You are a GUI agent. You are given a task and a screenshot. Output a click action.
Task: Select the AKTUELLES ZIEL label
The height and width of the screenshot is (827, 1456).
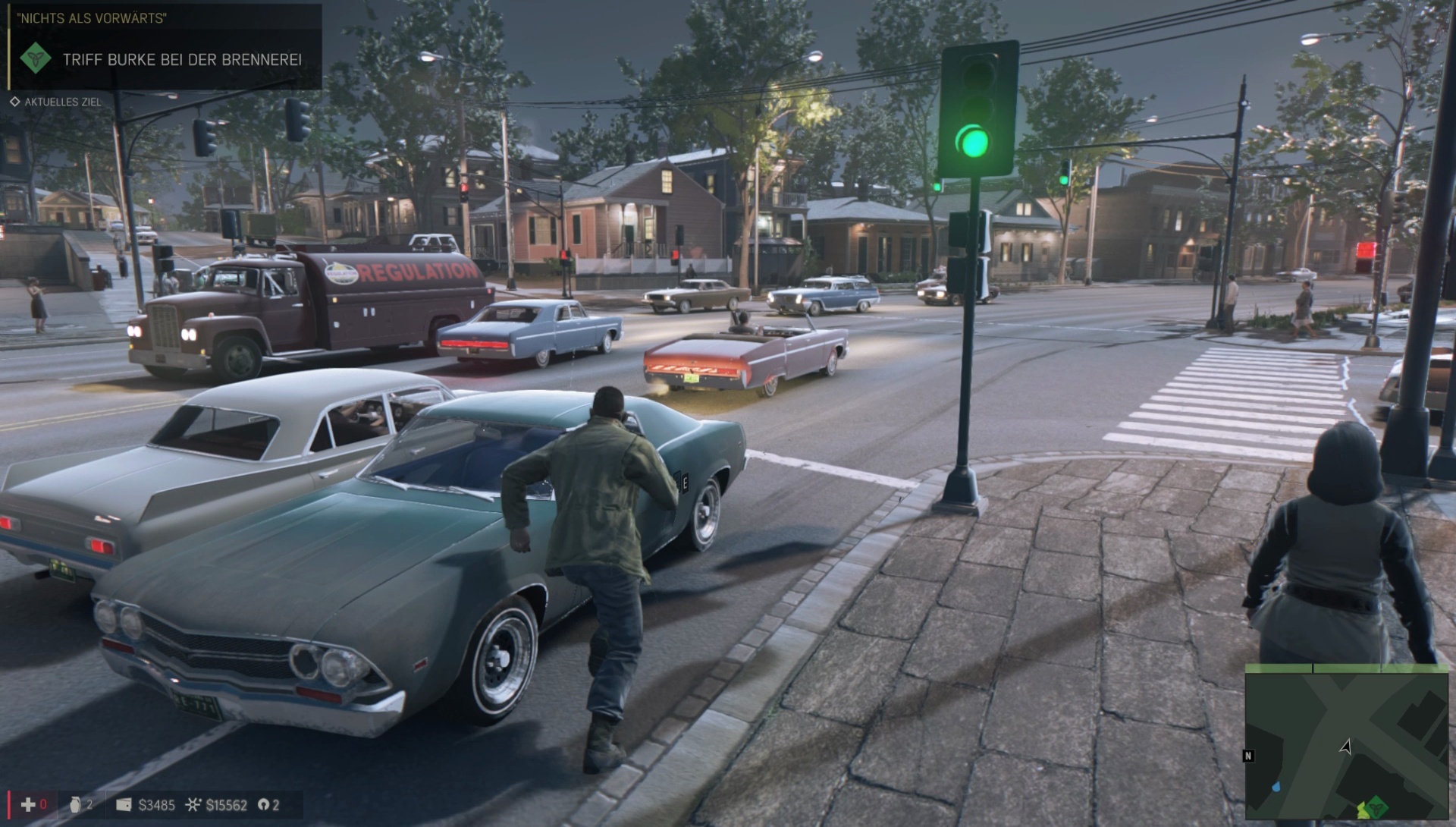pos(62,100)
